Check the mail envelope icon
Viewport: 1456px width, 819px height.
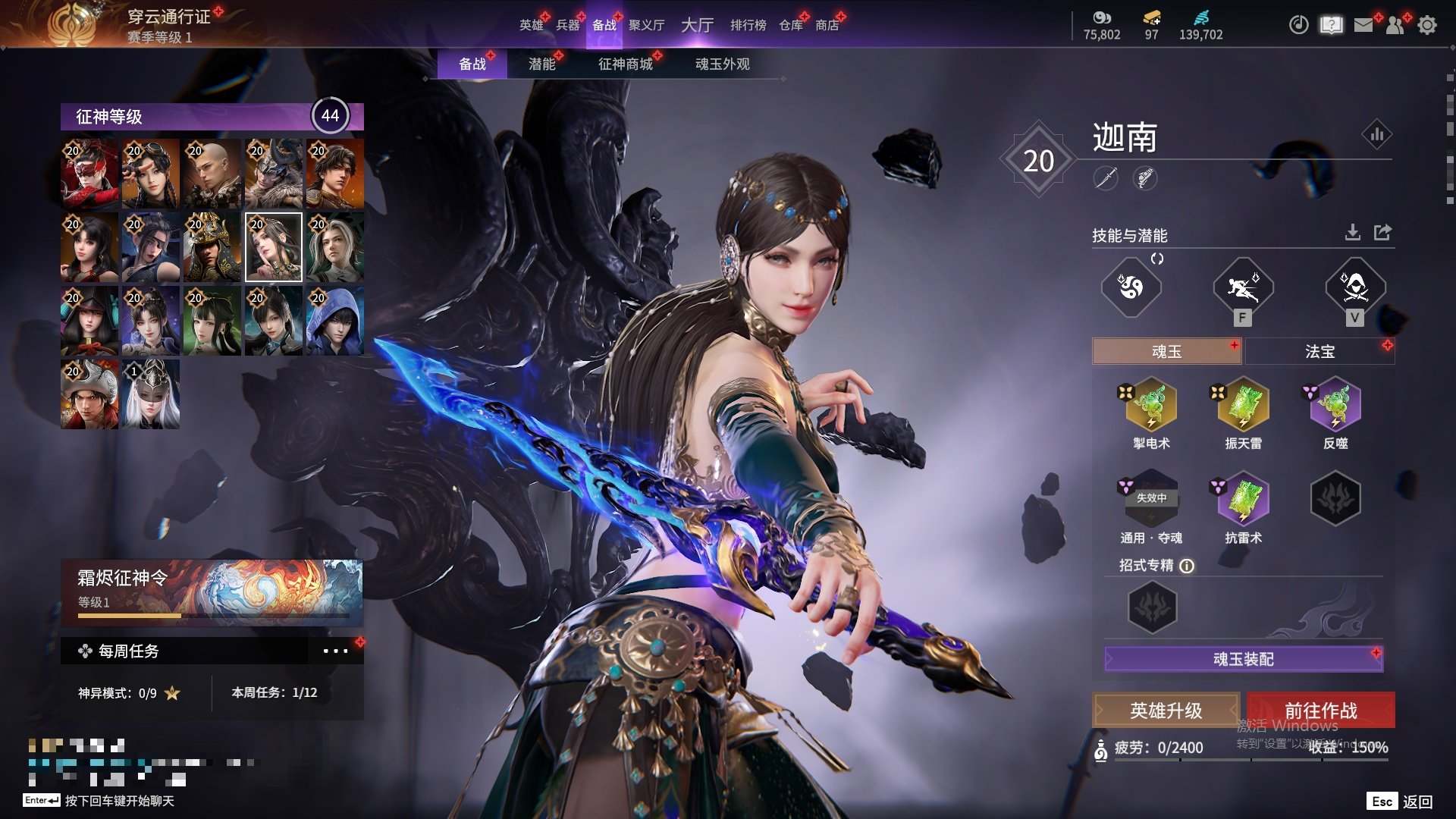[1363, 25]
